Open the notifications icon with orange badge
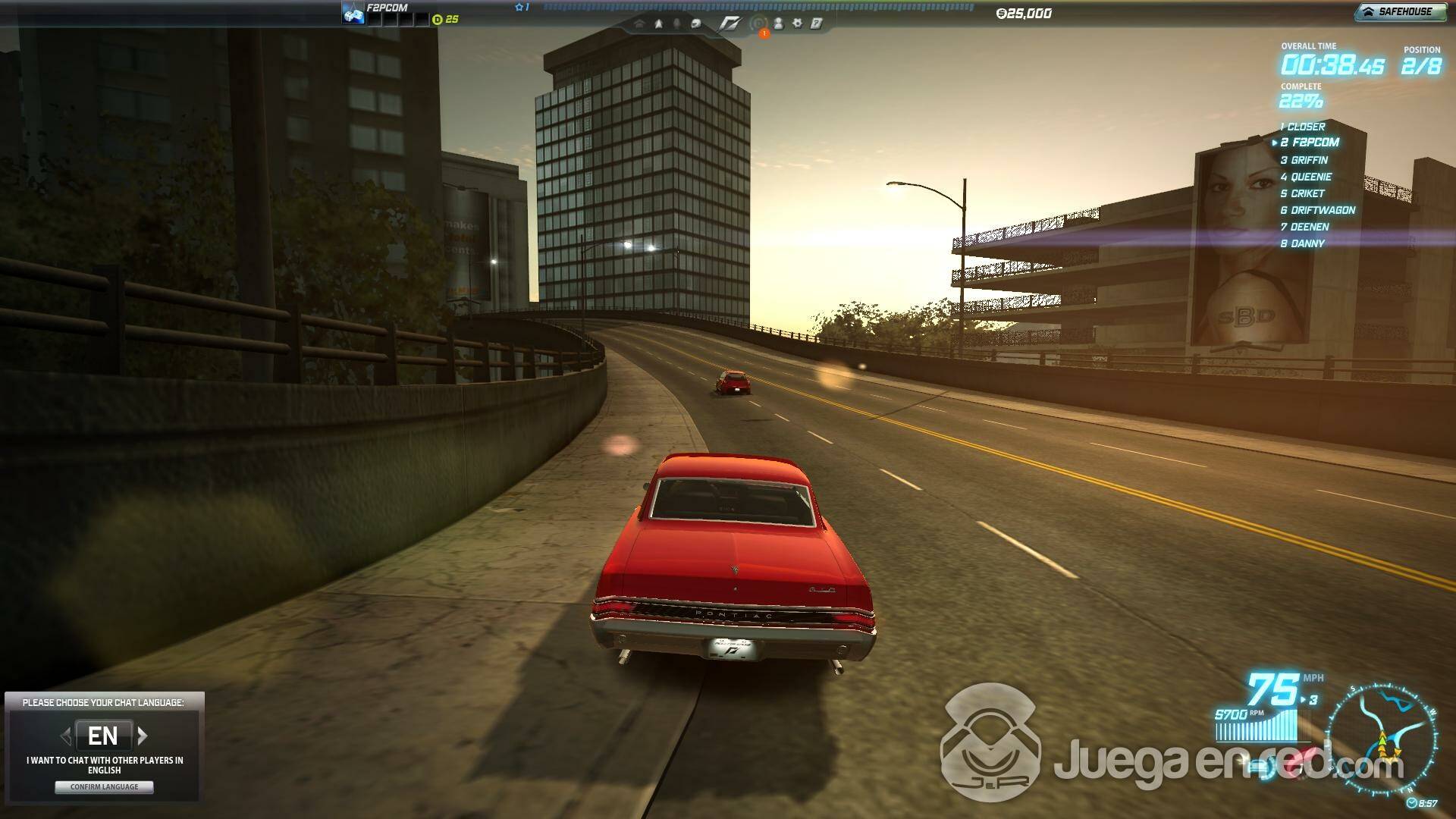The width and height of the screenshot is (1456, 819). coord(758,24)
